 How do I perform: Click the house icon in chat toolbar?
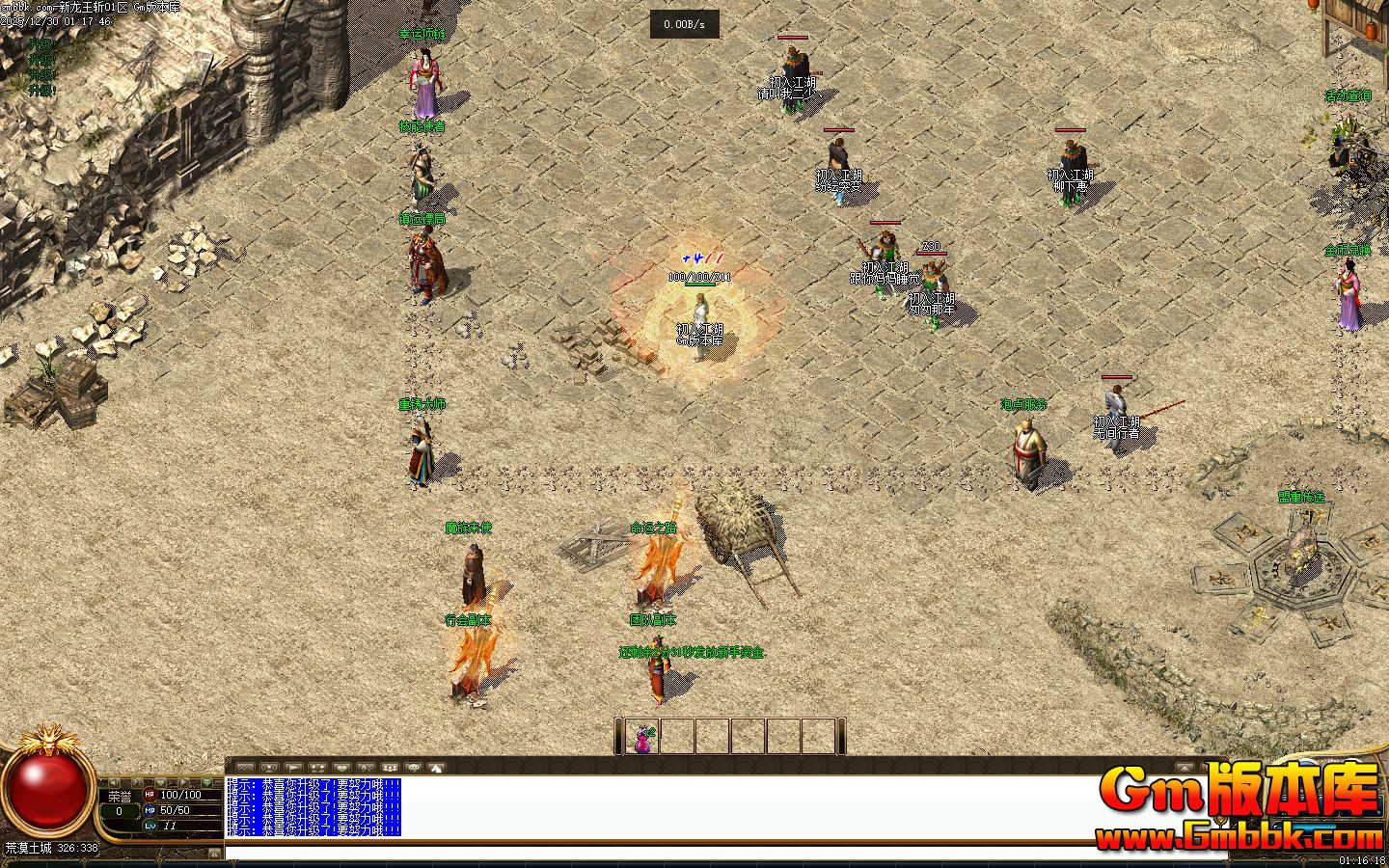pos(436,768)
